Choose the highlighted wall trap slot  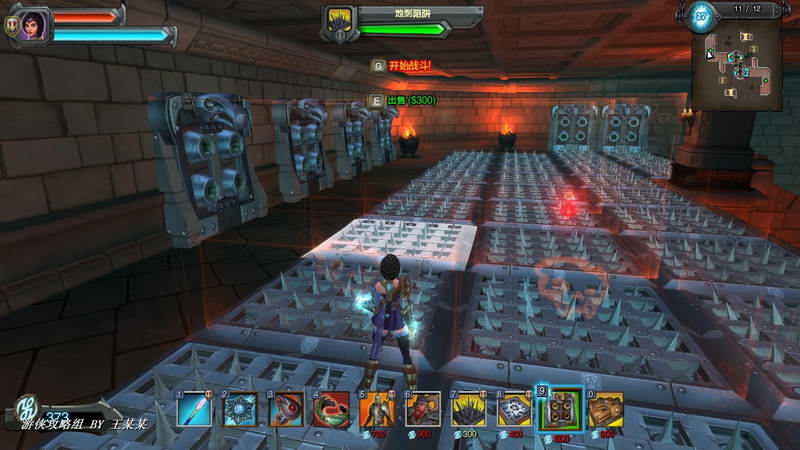click(x=560, y=410)
